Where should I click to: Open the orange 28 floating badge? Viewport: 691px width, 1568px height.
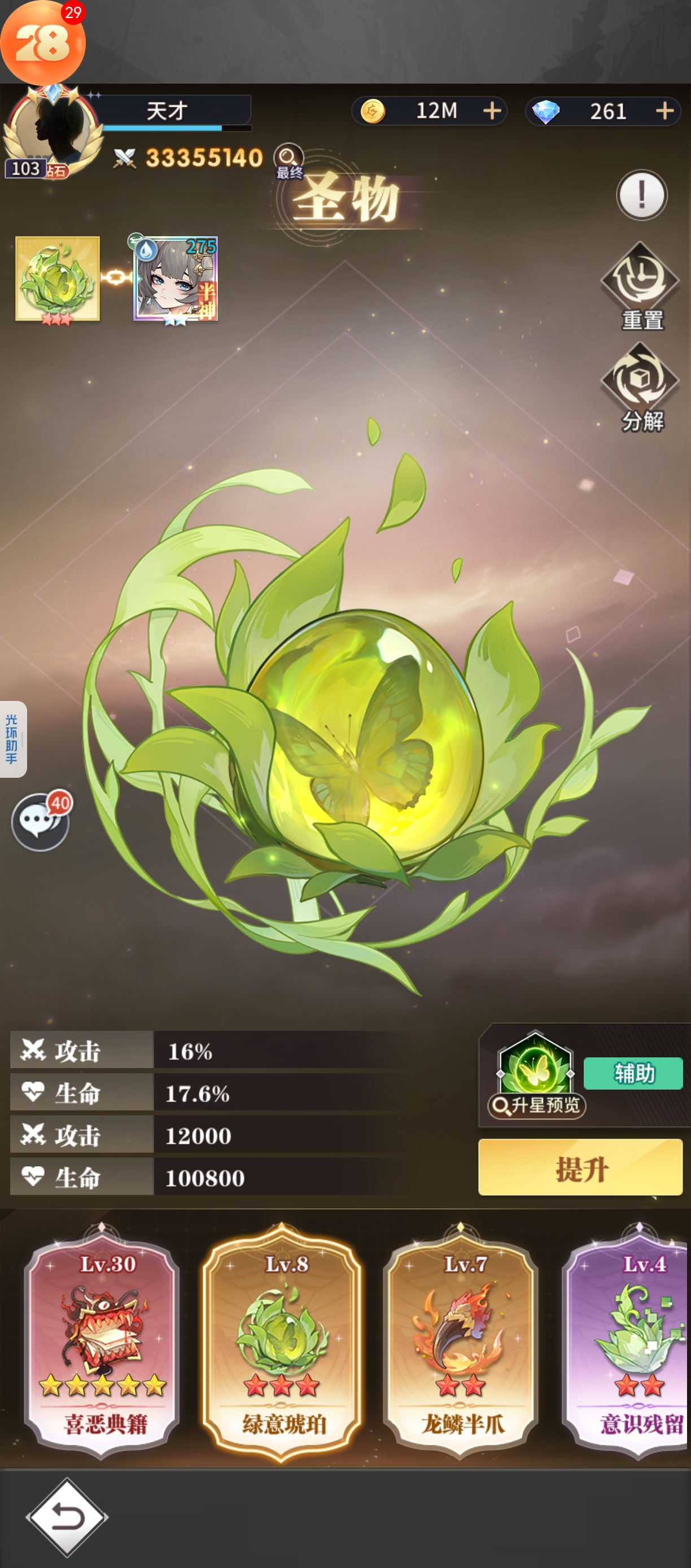coord(42,42)
